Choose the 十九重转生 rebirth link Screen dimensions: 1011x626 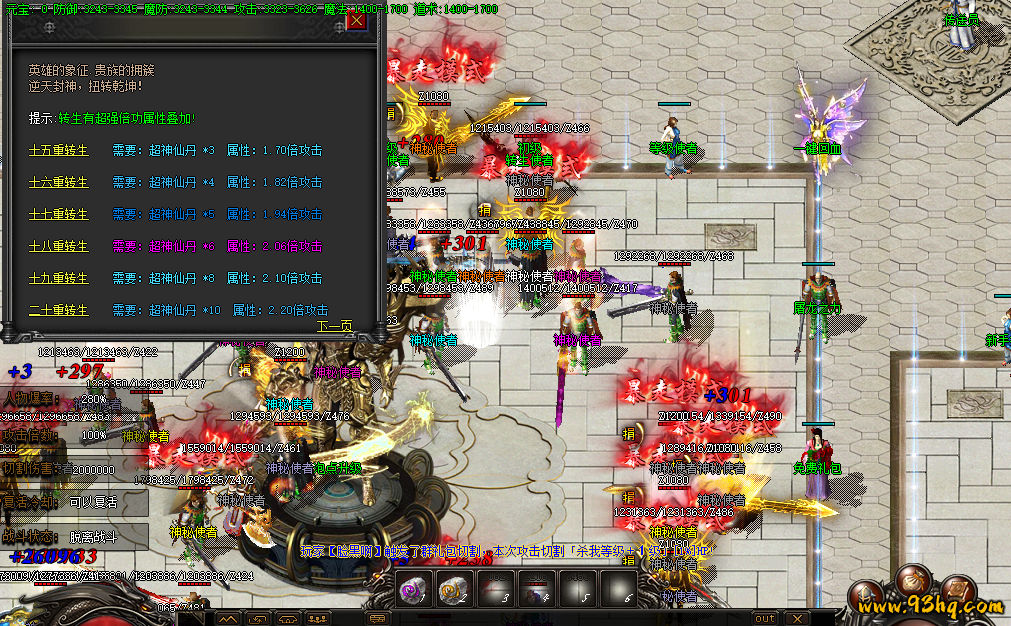(59, 279)
